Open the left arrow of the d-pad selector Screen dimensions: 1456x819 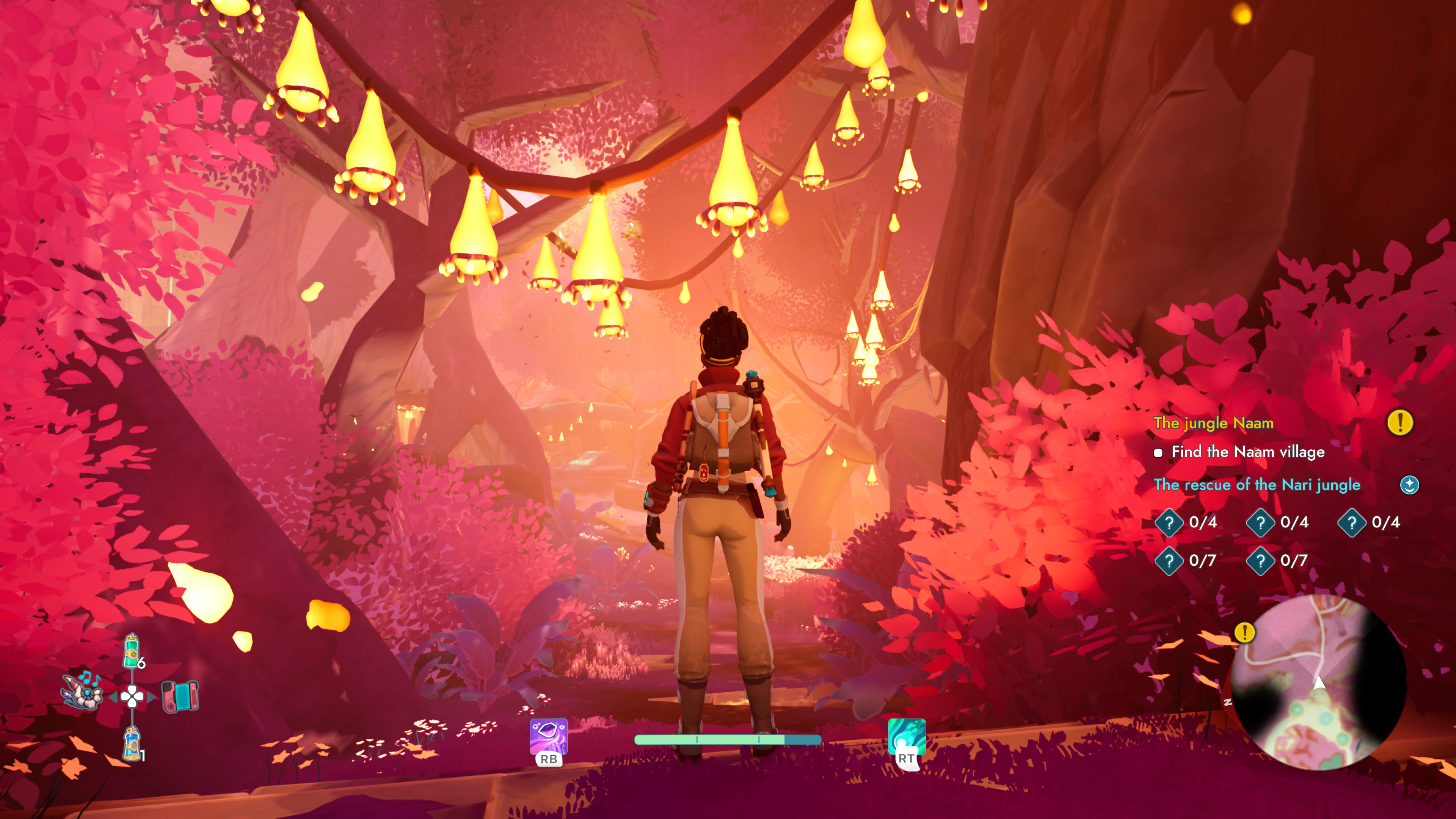pyautogui.click(x=114, y=697)
